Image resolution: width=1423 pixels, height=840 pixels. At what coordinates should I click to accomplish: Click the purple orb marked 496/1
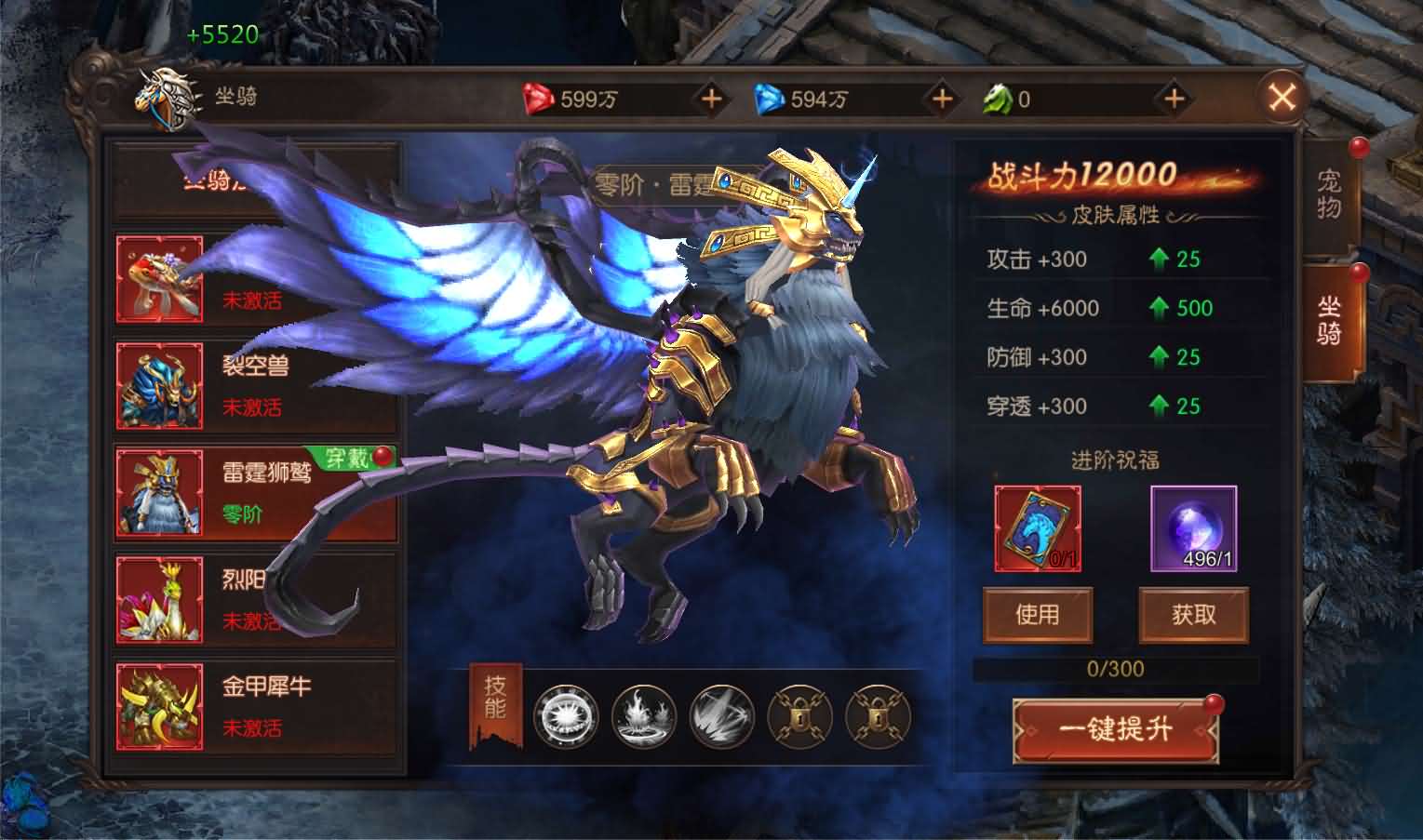pyautogui.click(x=1192, y=528)
